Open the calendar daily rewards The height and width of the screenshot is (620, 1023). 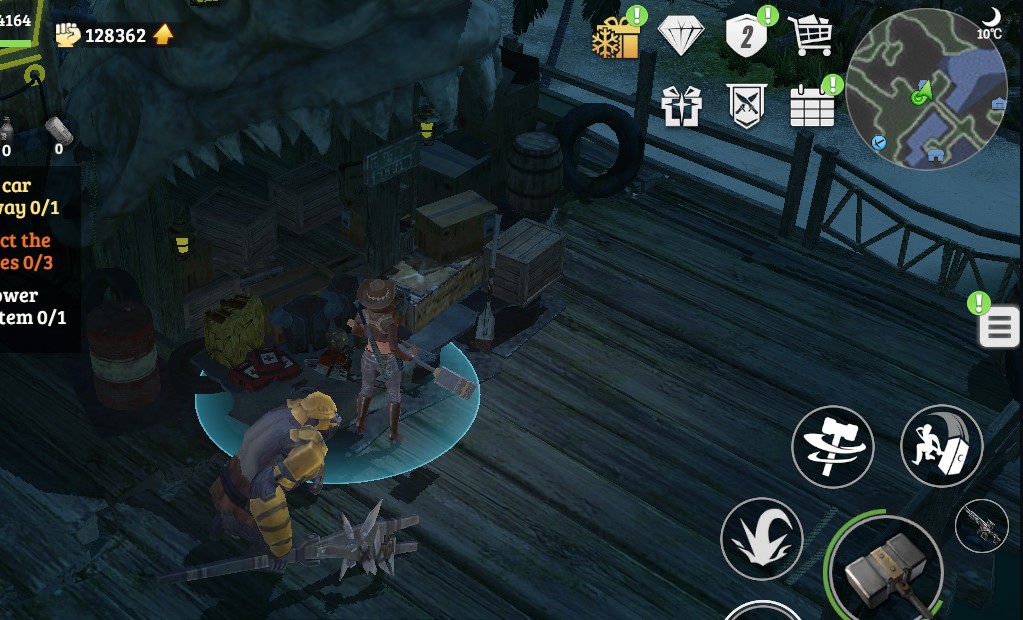[x=812, y=106]
